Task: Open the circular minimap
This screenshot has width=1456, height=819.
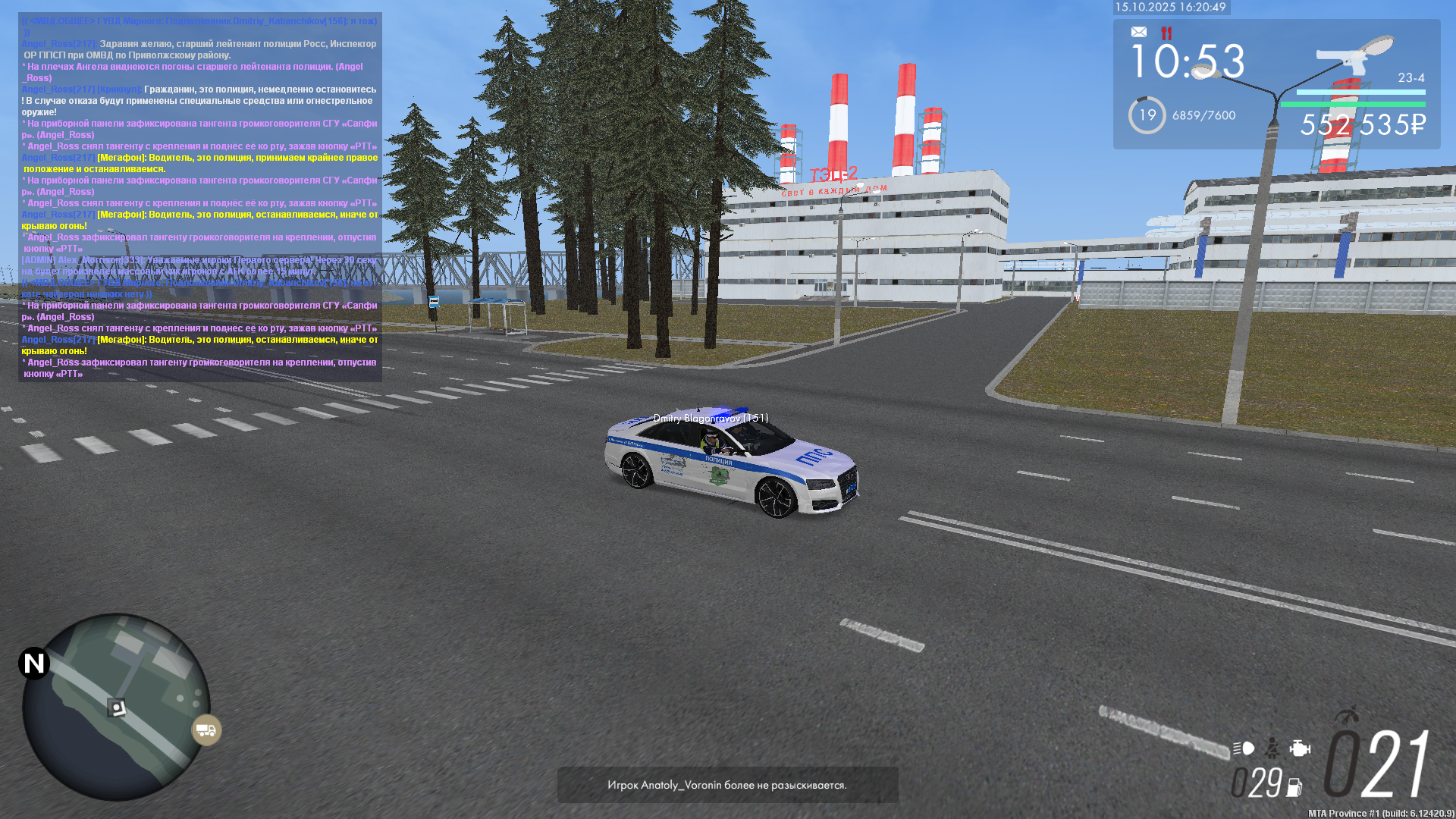Action: [x=115, y=707]
